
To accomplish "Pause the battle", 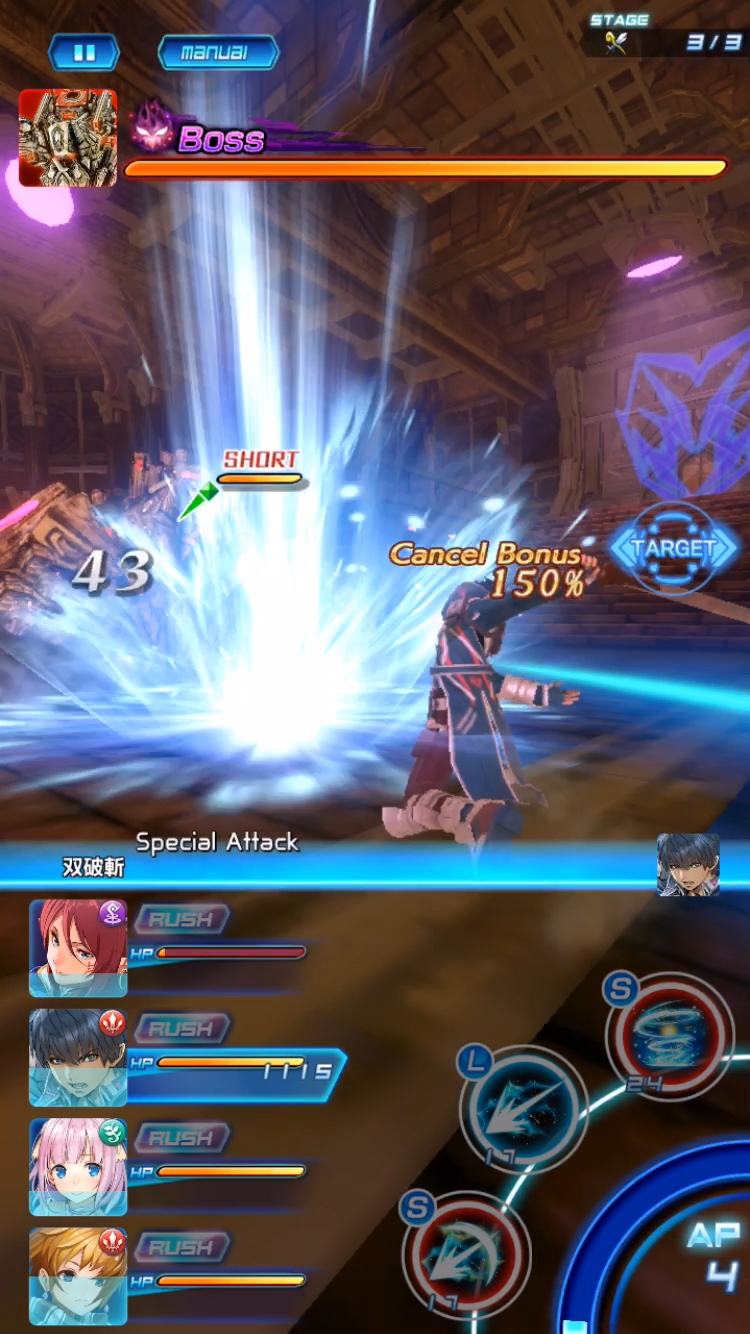I will tap(84, 53).
